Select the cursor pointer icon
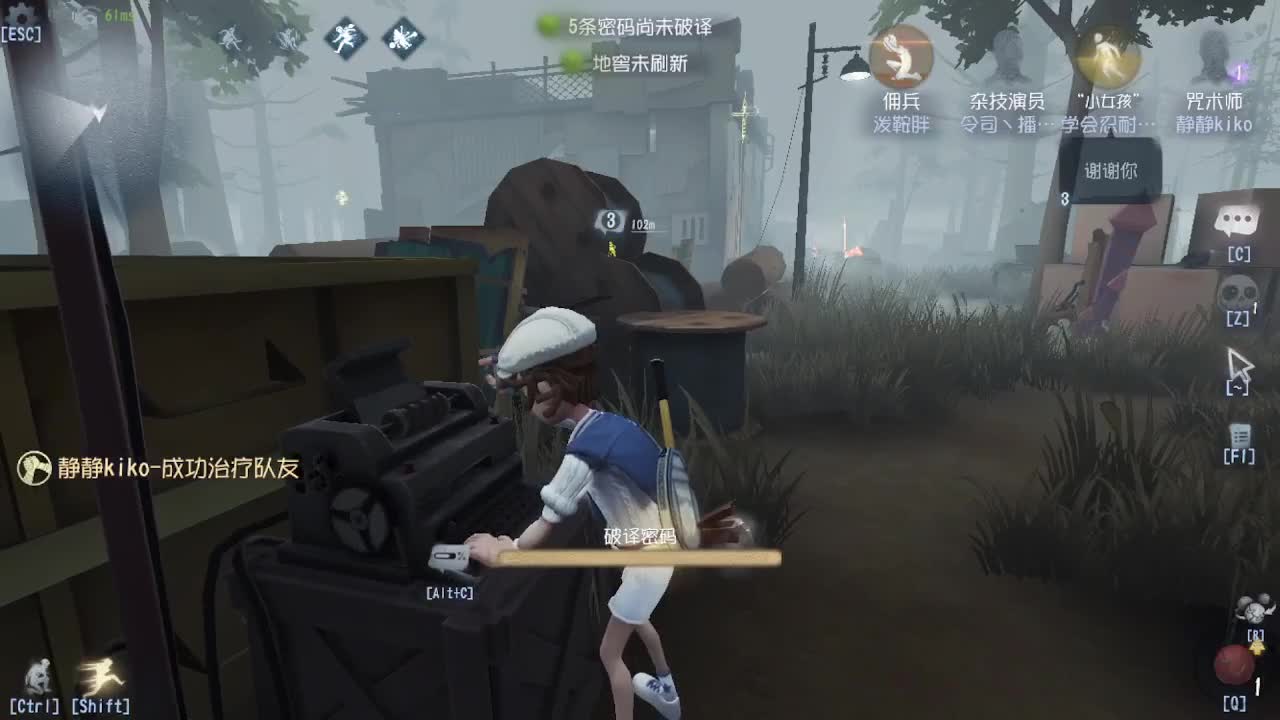 pyautogui.click(x=1237, y=366)
